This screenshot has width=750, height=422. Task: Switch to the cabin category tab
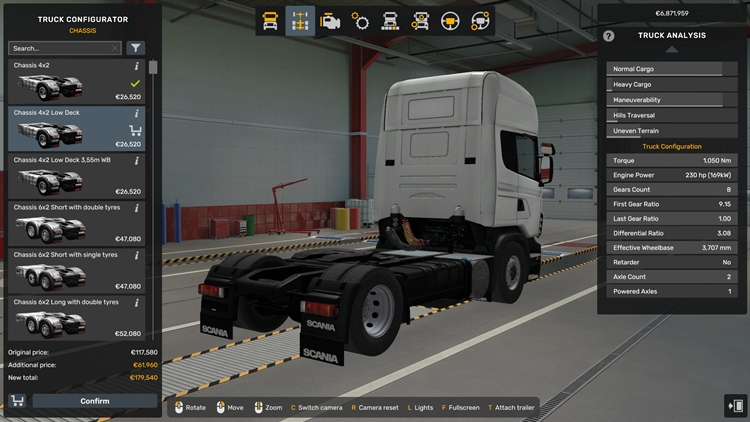269,21
